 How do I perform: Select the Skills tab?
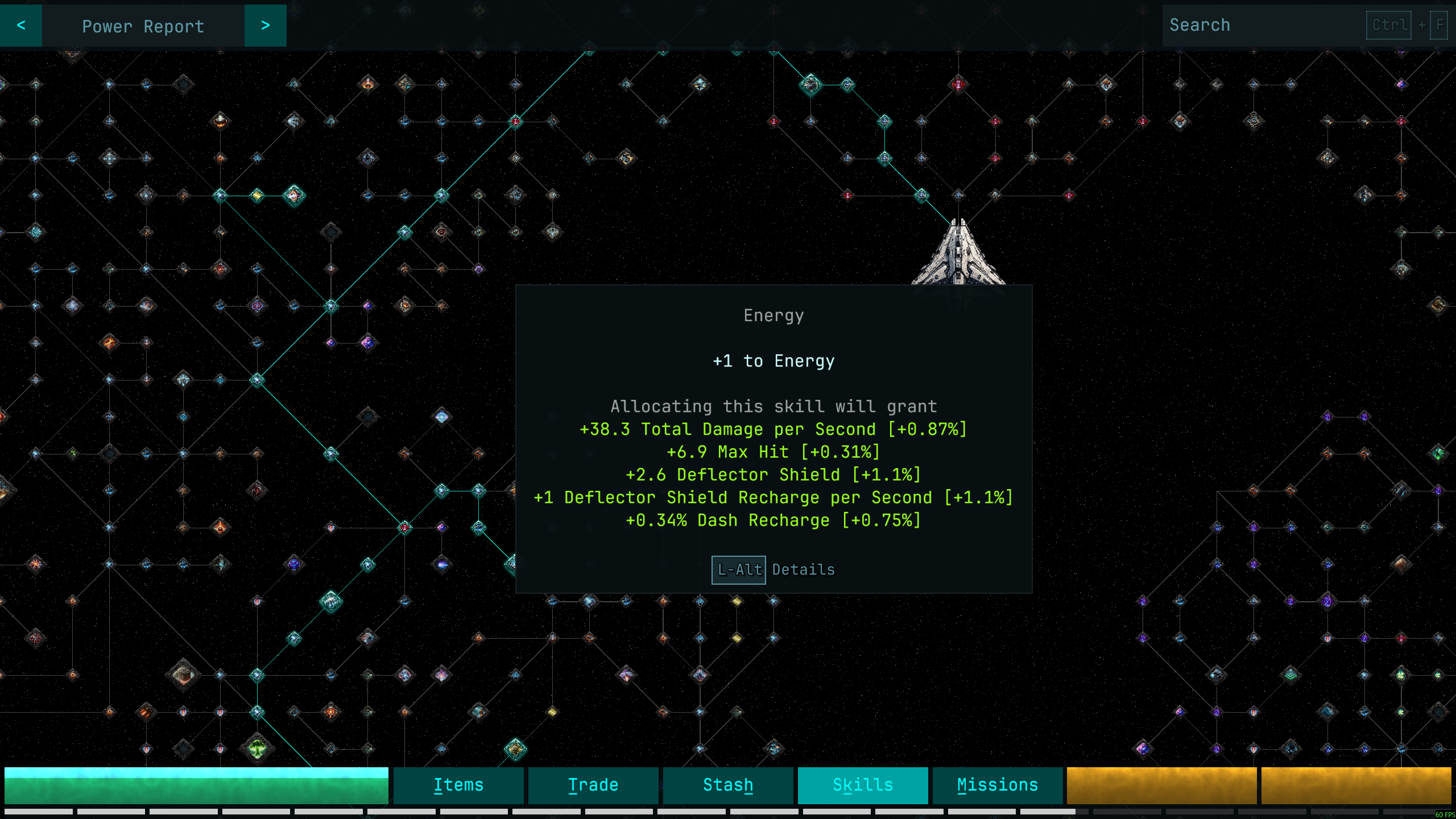pyautogui.click(x=863, y=785)
